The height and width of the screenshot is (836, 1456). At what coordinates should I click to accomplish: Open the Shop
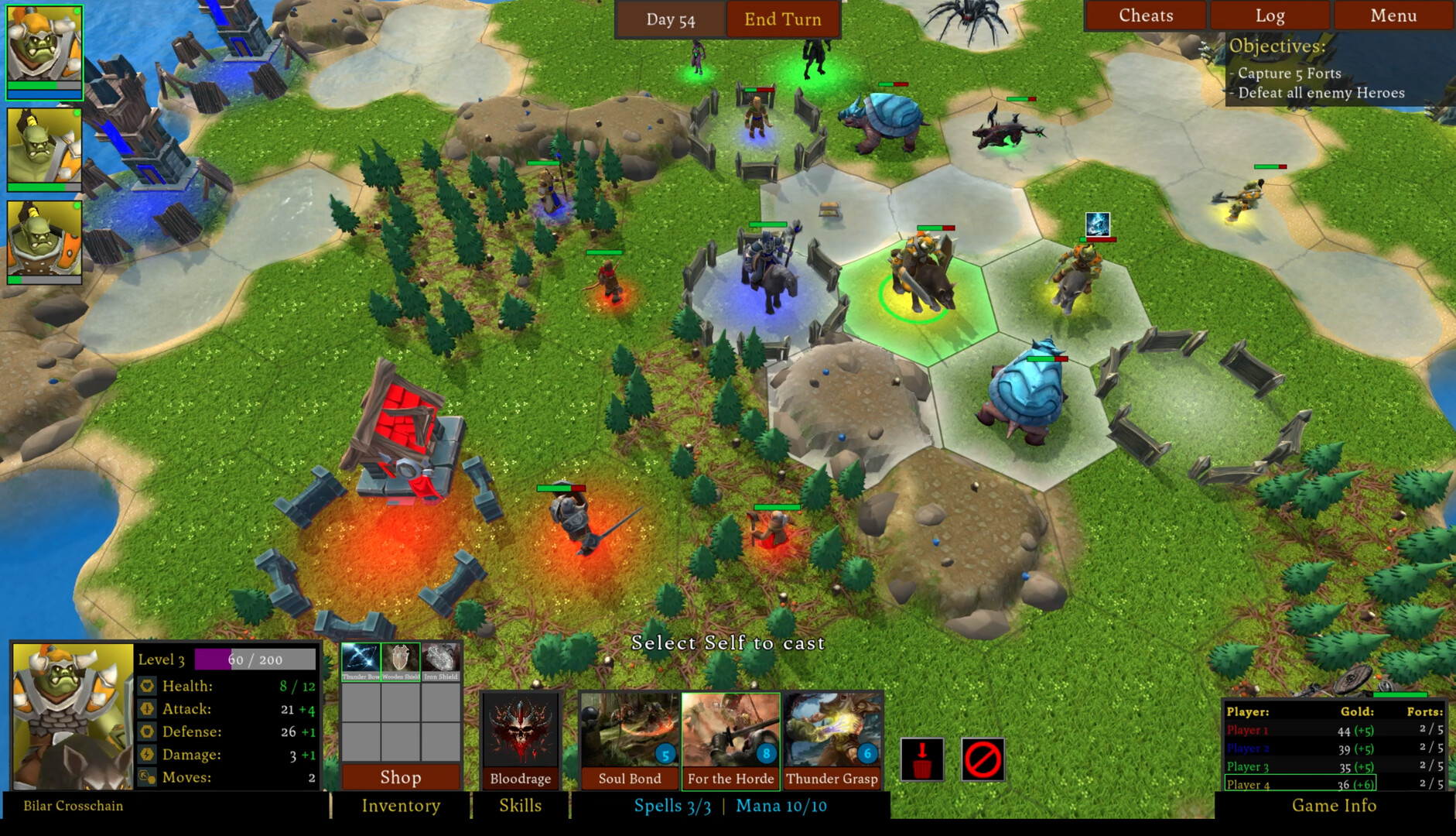pyautogui.click(x=400, y=778)
